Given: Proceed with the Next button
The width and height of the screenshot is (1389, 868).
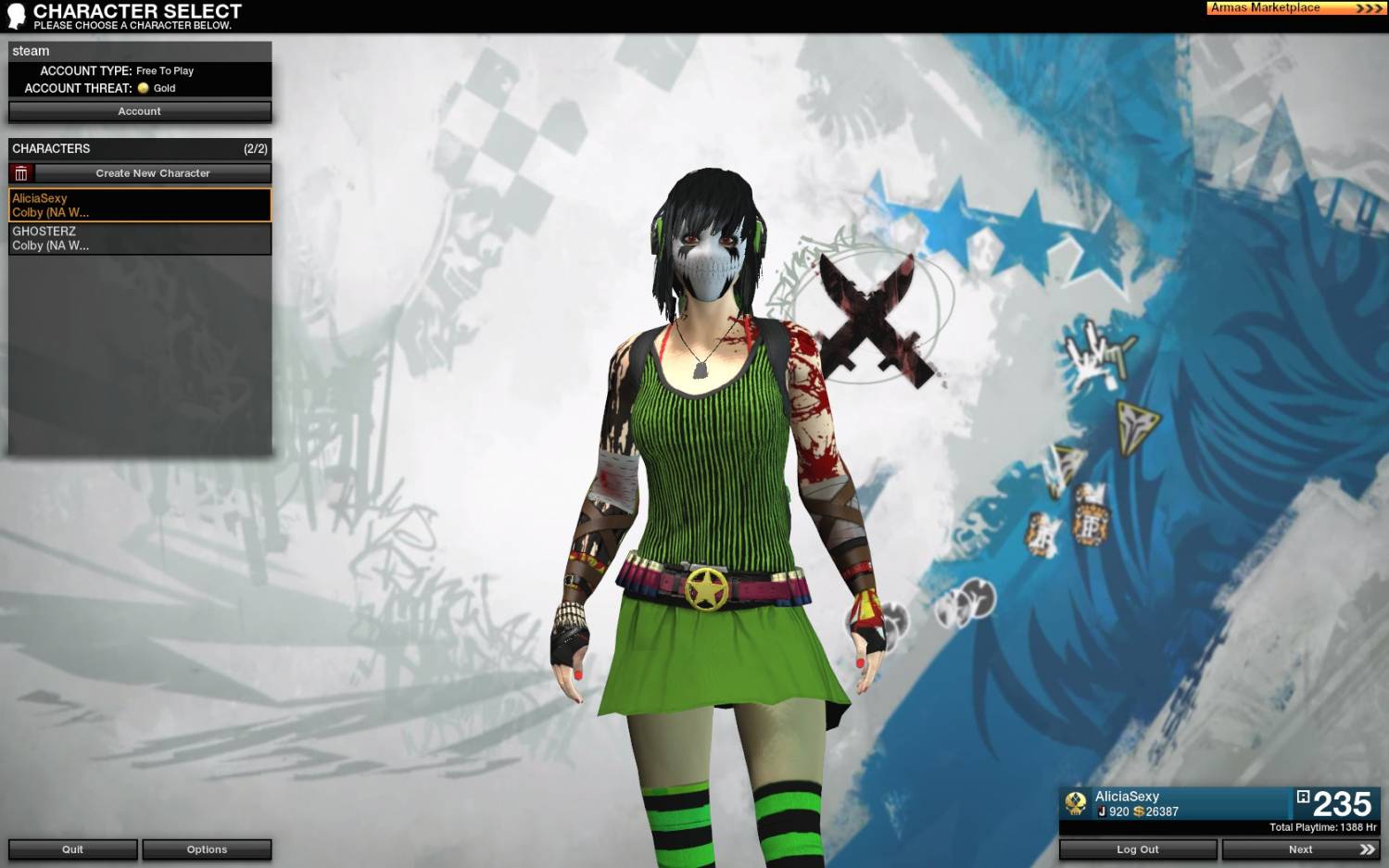Looking at the screenshot, I should pyautogui.click(x=1300, y=849).
